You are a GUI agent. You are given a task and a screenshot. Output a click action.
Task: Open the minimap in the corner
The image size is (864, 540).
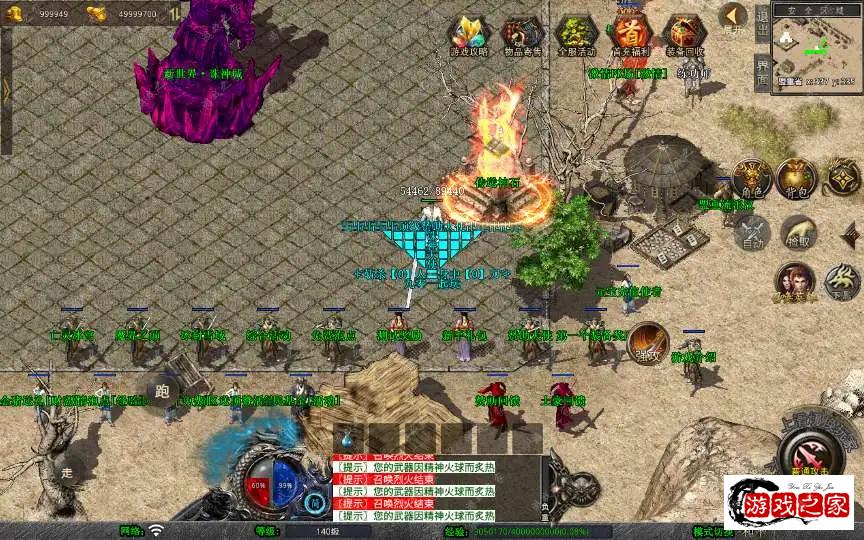coord(818,44)
